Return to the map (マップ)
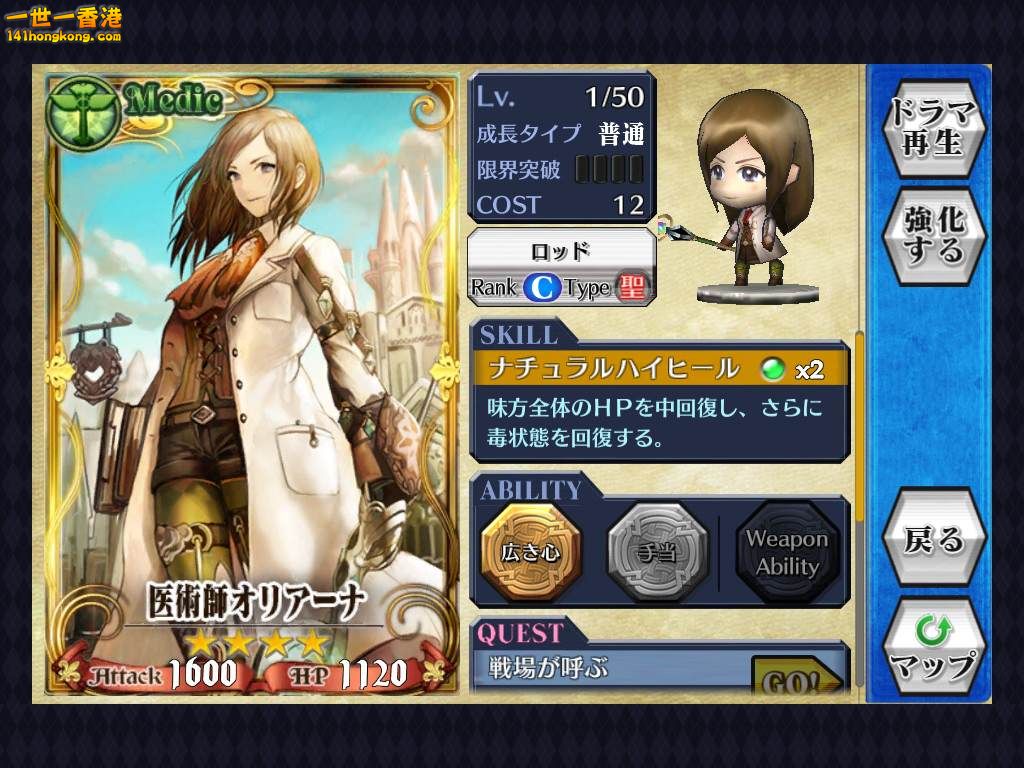Image resolution: width=1024 pixels, height=768 pixels. 934,647
